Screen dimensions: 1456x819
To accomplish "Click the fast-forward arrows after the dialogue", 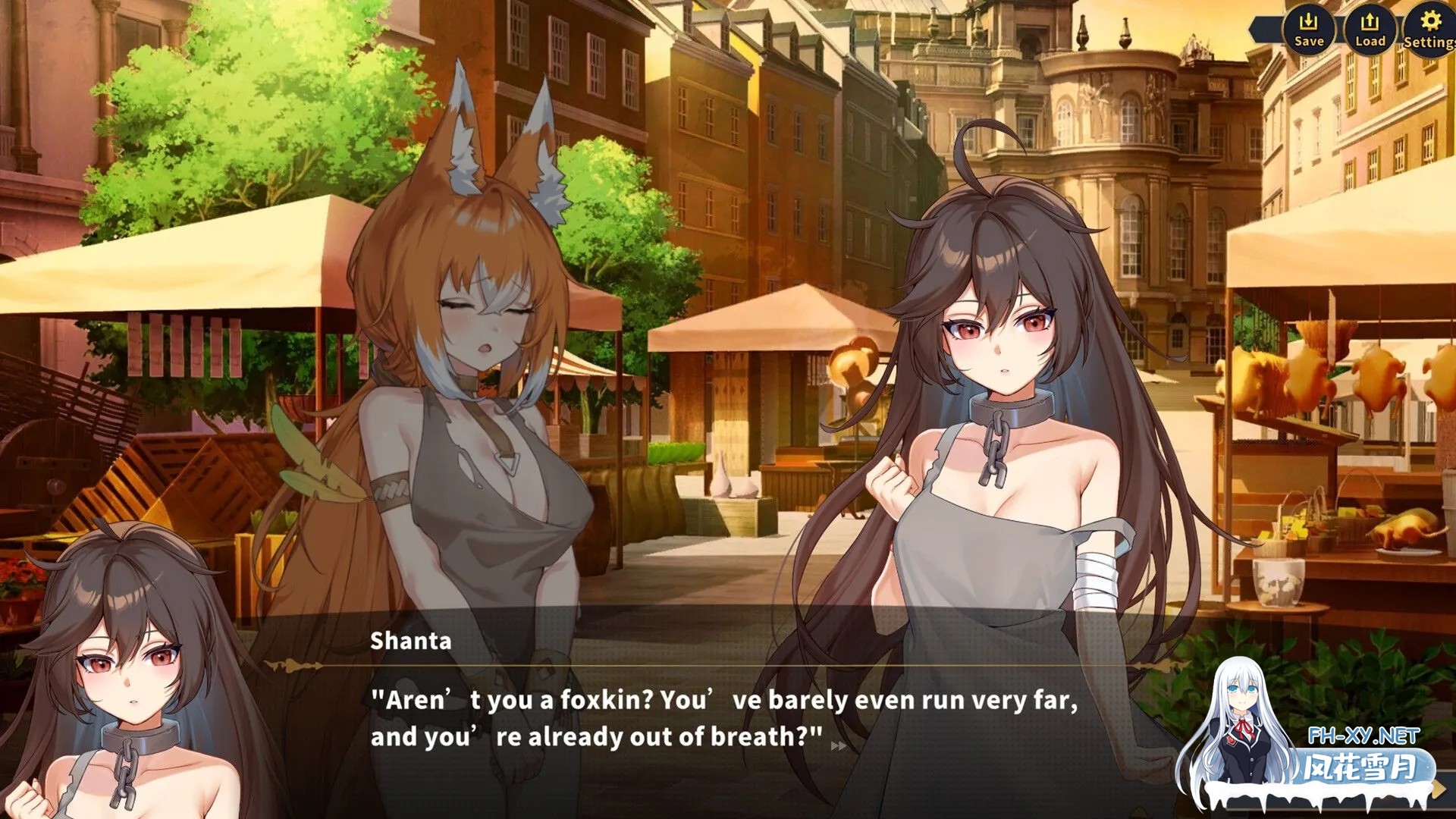I will click(x=838, y=746).
